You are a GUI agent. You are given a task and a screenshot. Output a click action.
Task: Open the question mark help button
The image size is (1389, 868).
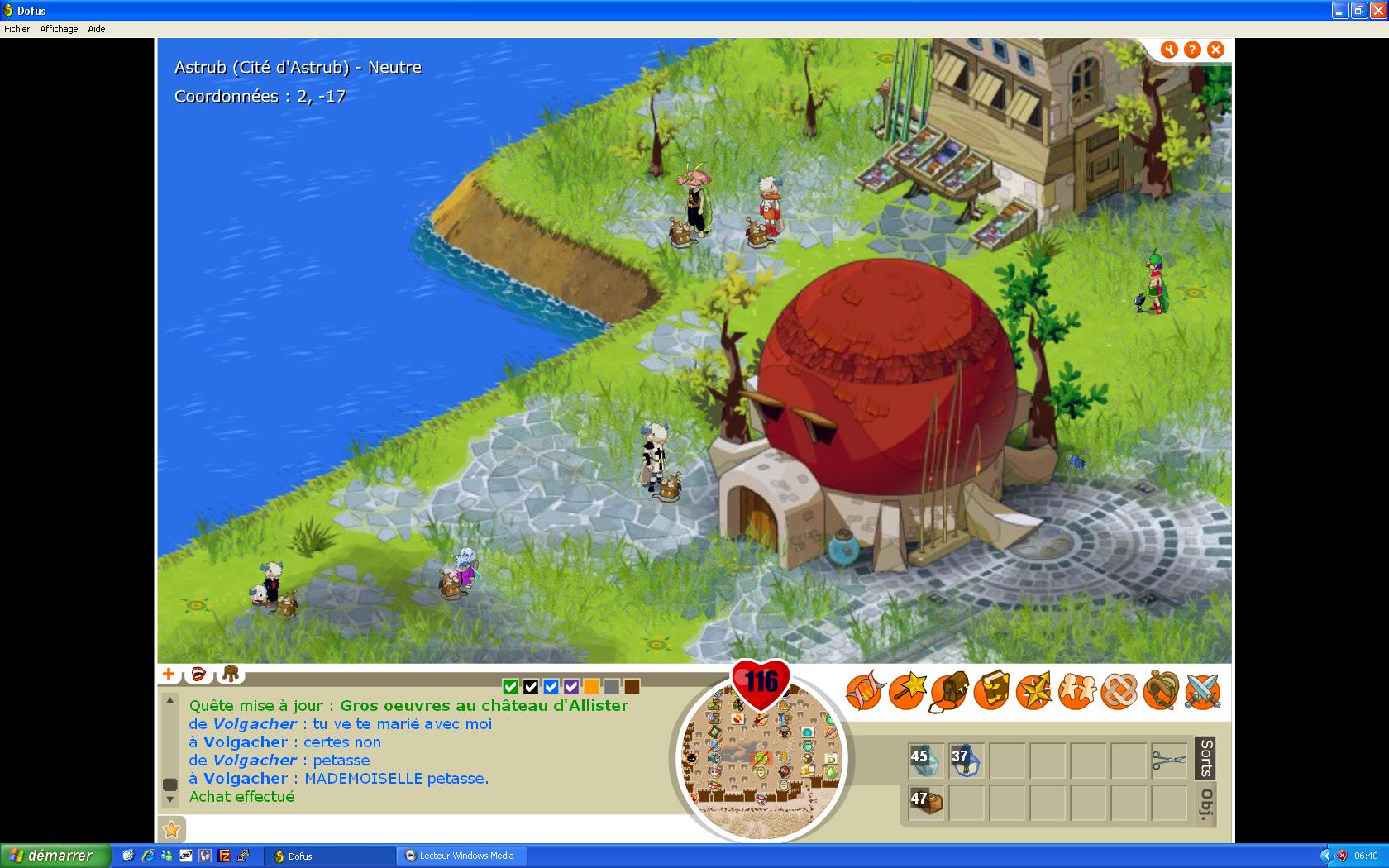click(x=1192, y=50)
